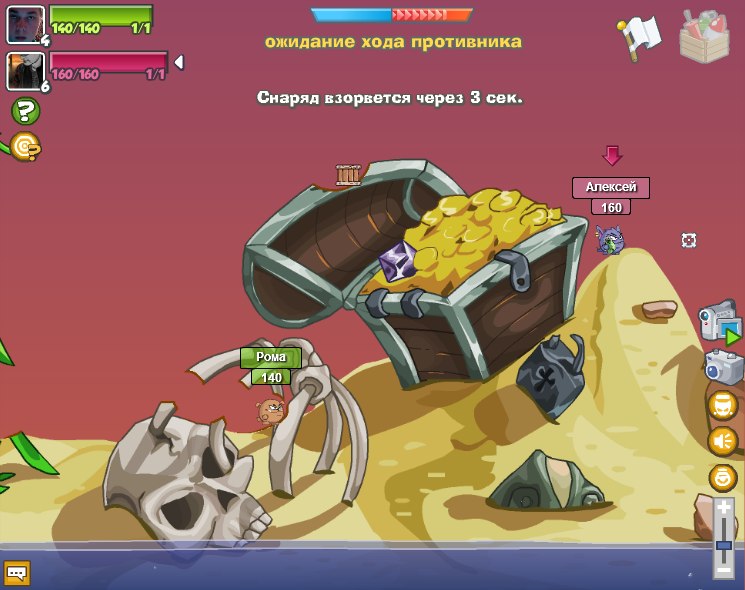Screen dimensions: 745x590
Task: Click the orange face button above the speaker
Action: click(722, 405)
